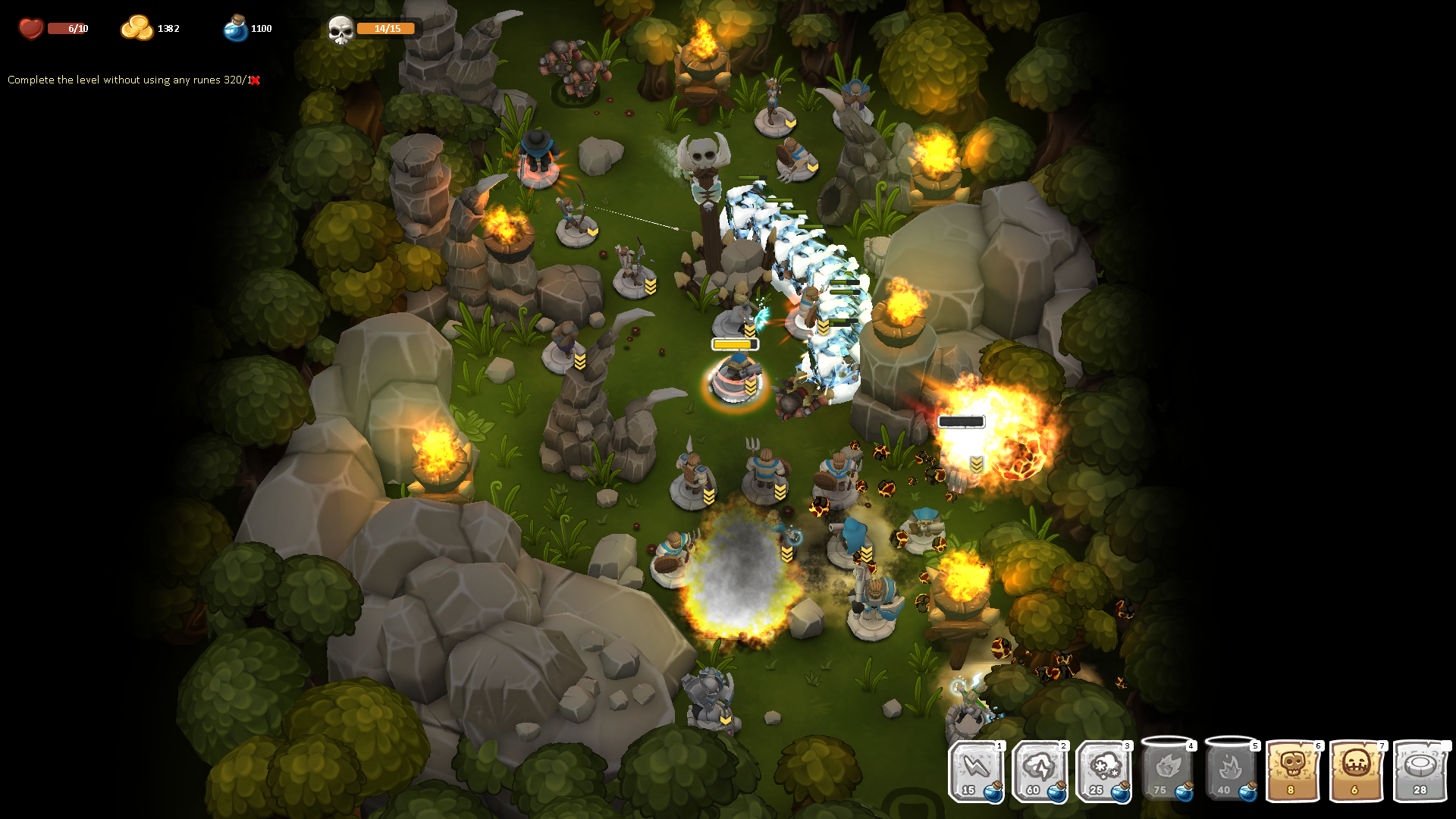
Task: Click the blue potion icon showing 1100
Action: click(x=235, y=27)
